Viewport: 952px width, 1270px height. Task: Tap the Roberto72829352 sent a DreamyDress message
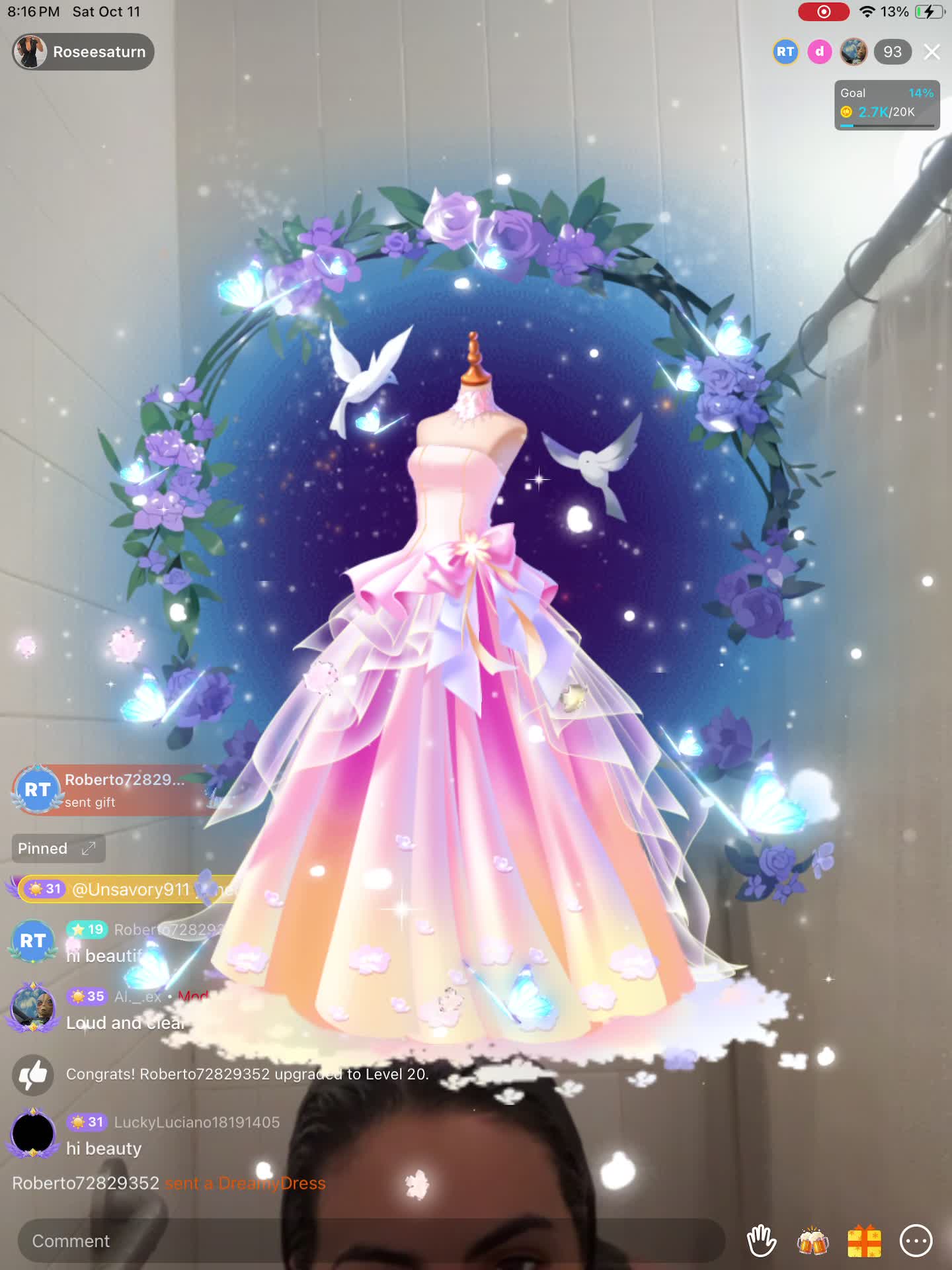click(x=169, y=1183)
